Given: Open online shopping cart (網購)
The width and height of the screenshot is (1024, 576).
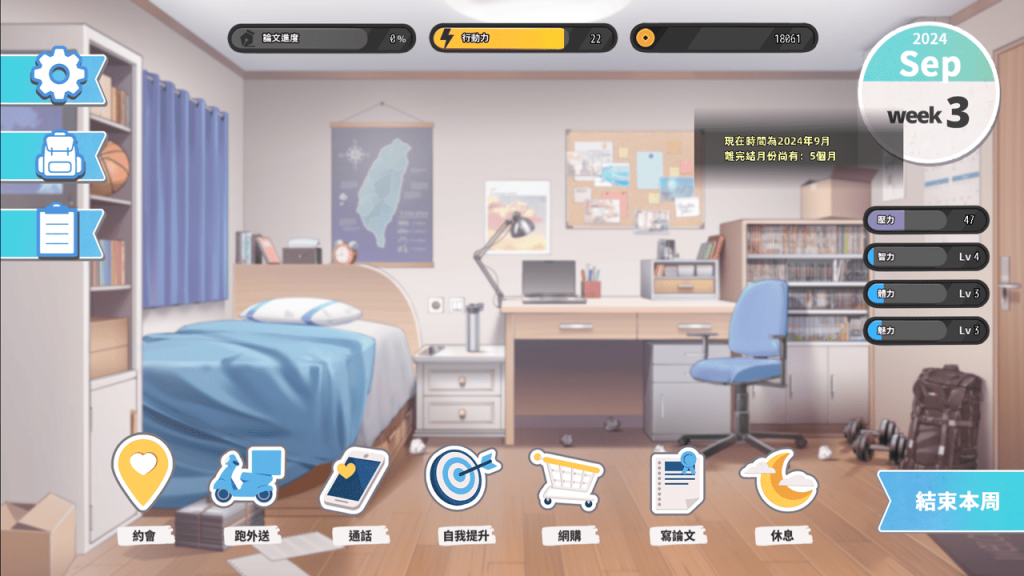Looking at the screenshot, I should point(566,479).
